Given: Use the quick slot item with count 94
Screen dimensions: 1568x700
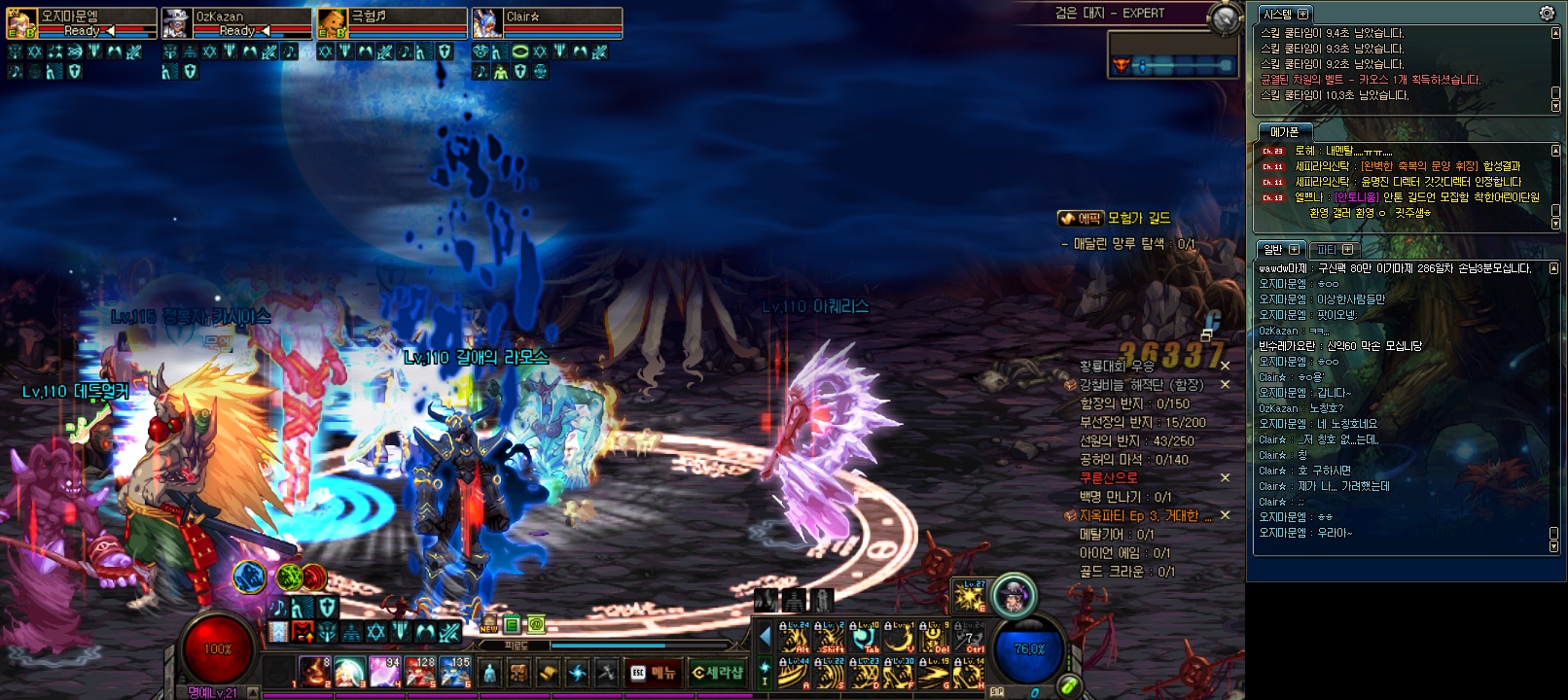Looking at the screenshot, I should click(x=382, y=671).
